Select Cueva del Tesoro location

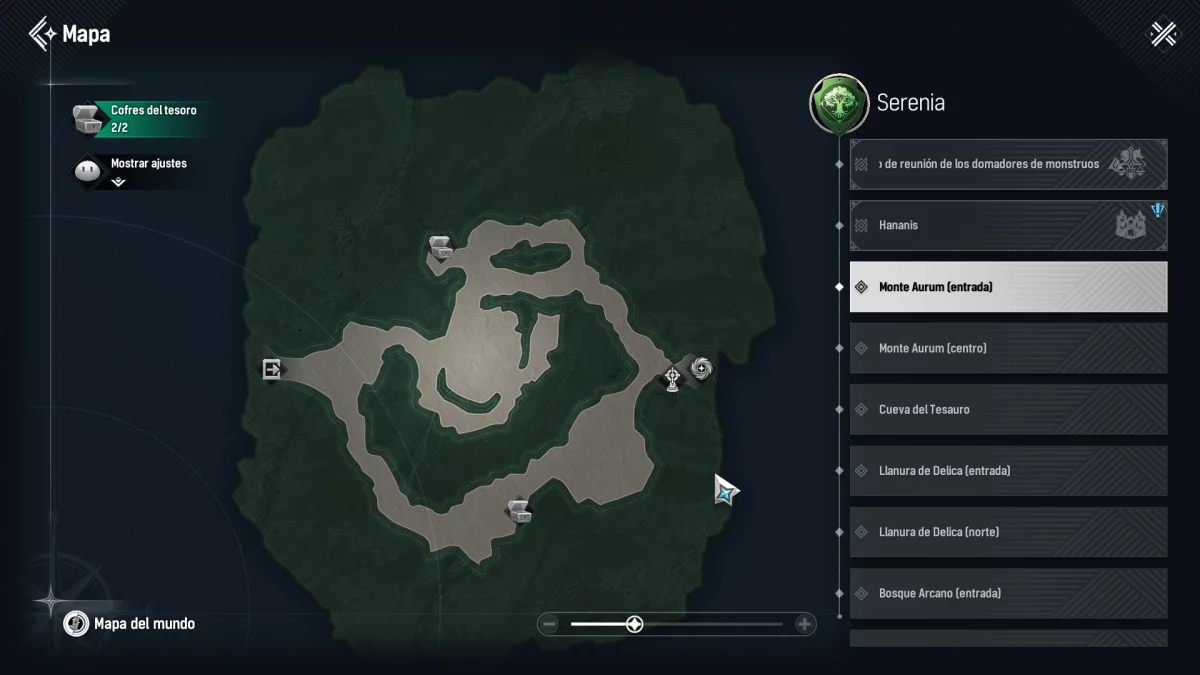click(x=1008, y=410)
